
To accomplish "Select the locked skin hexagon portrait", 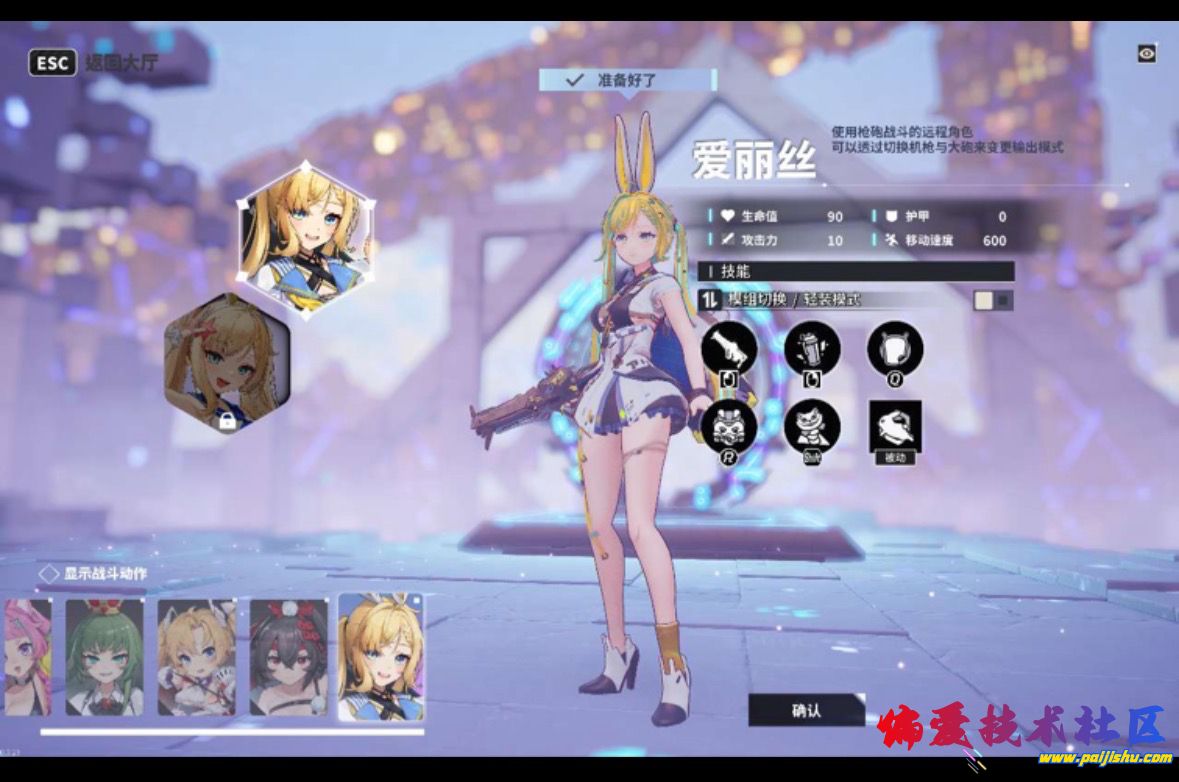I will click(x=227, y=362).
